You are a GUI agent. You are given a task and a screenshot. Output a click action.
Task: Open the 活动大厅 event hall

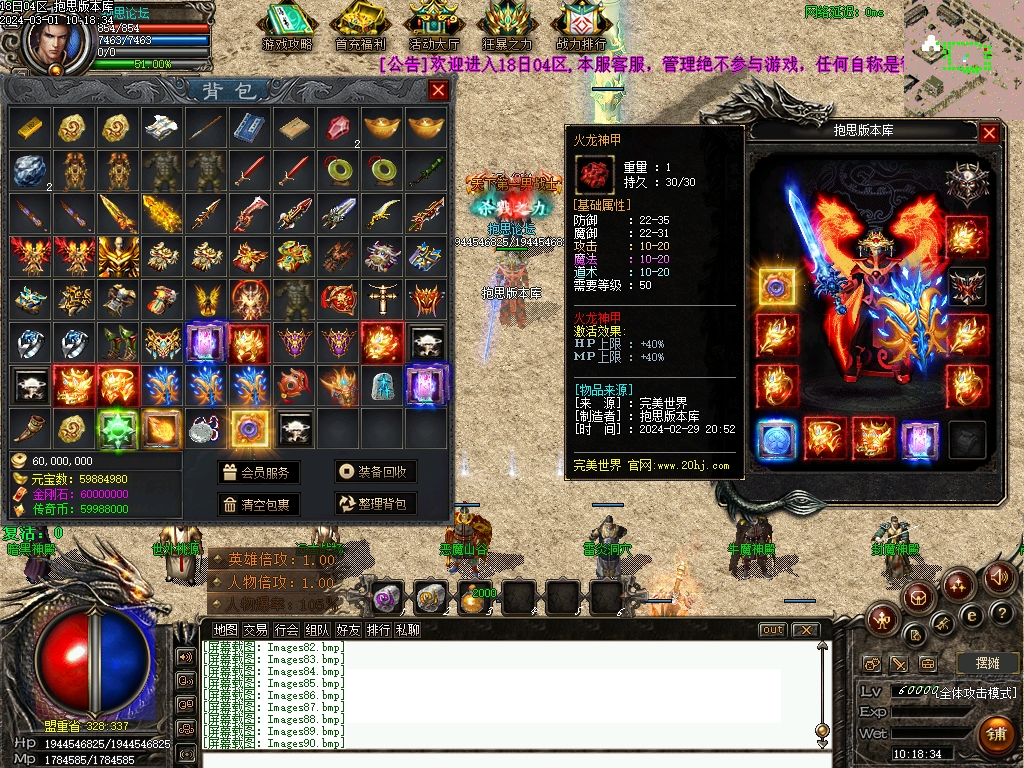pyautogui.click(x=434, y=27)
